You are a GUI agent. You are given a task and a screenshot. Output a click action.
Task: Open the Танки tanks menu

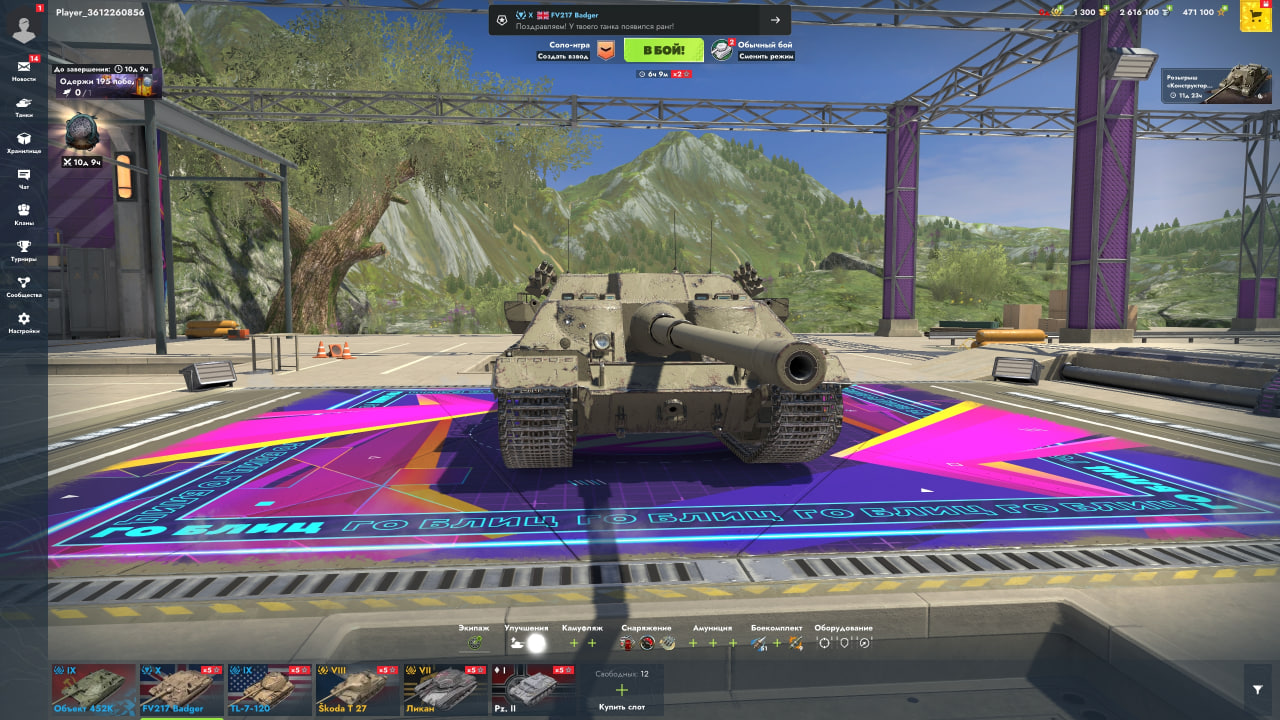pyautogui.click(x=24, y=105)
